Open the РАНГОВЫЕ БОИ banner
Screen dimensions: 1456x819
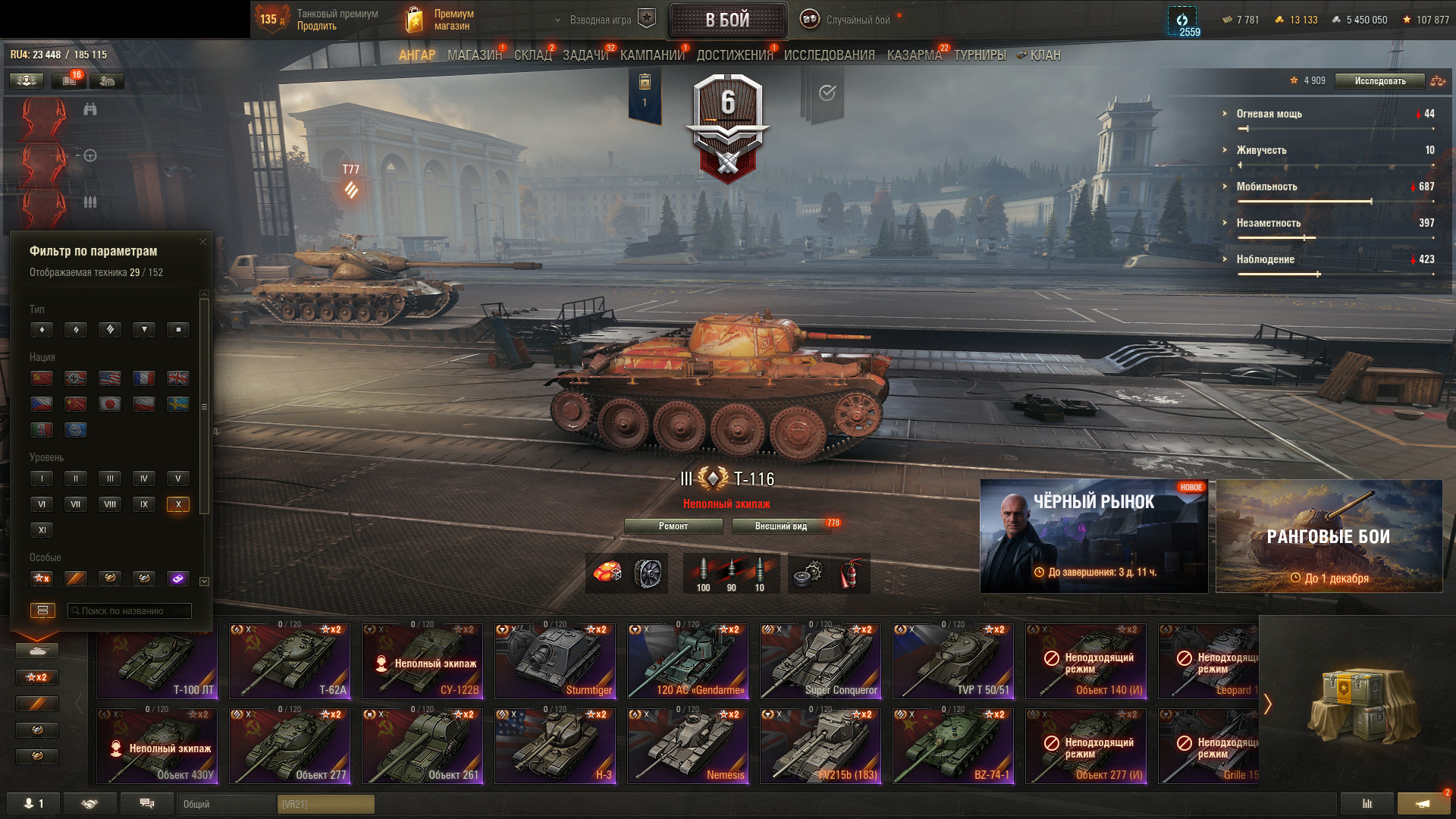tap(1329, 536)
